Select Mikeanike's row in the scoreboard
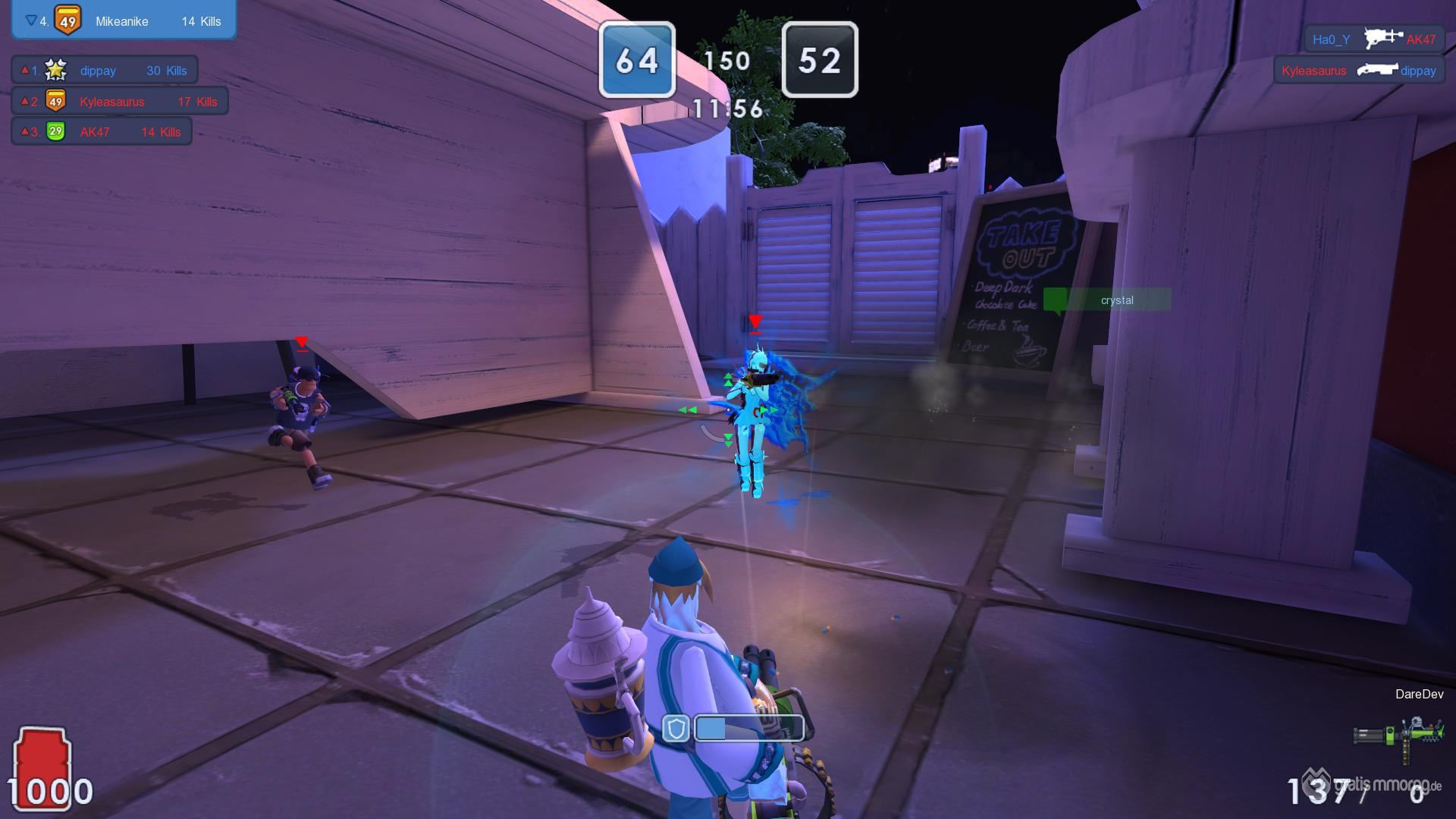The width and height of the screenshot is (1456, 819). tap(124, 20)
